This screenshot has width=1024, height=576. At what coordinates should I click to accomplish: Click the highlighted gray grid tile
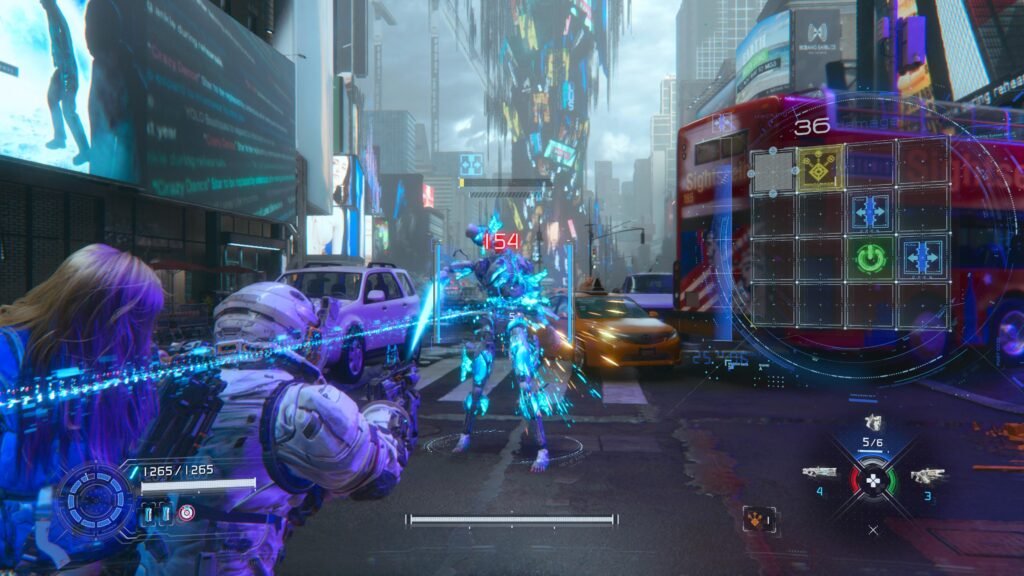[772, 171]
